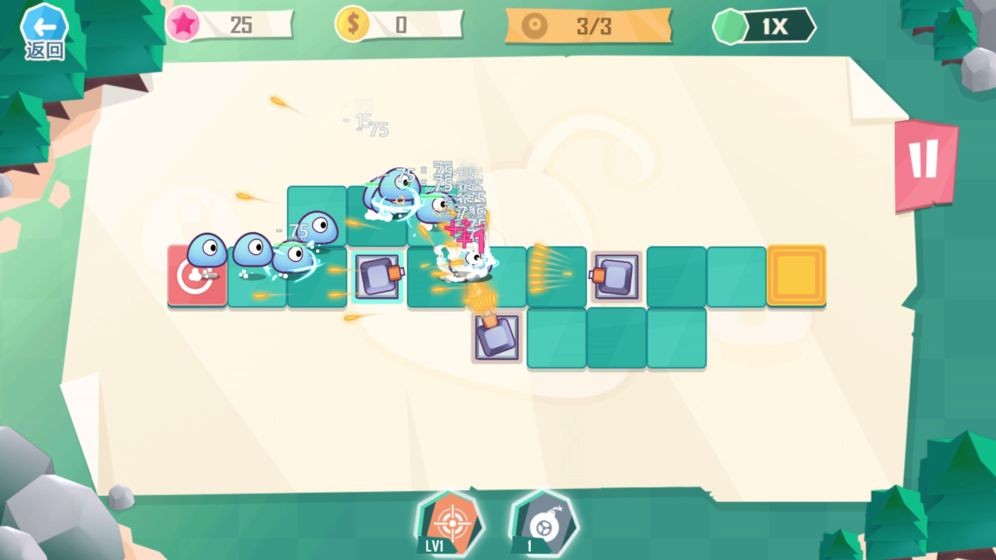Toggle the 1X game speed button
The width and height of the screenshot is (996, 560).
[765, 26]
